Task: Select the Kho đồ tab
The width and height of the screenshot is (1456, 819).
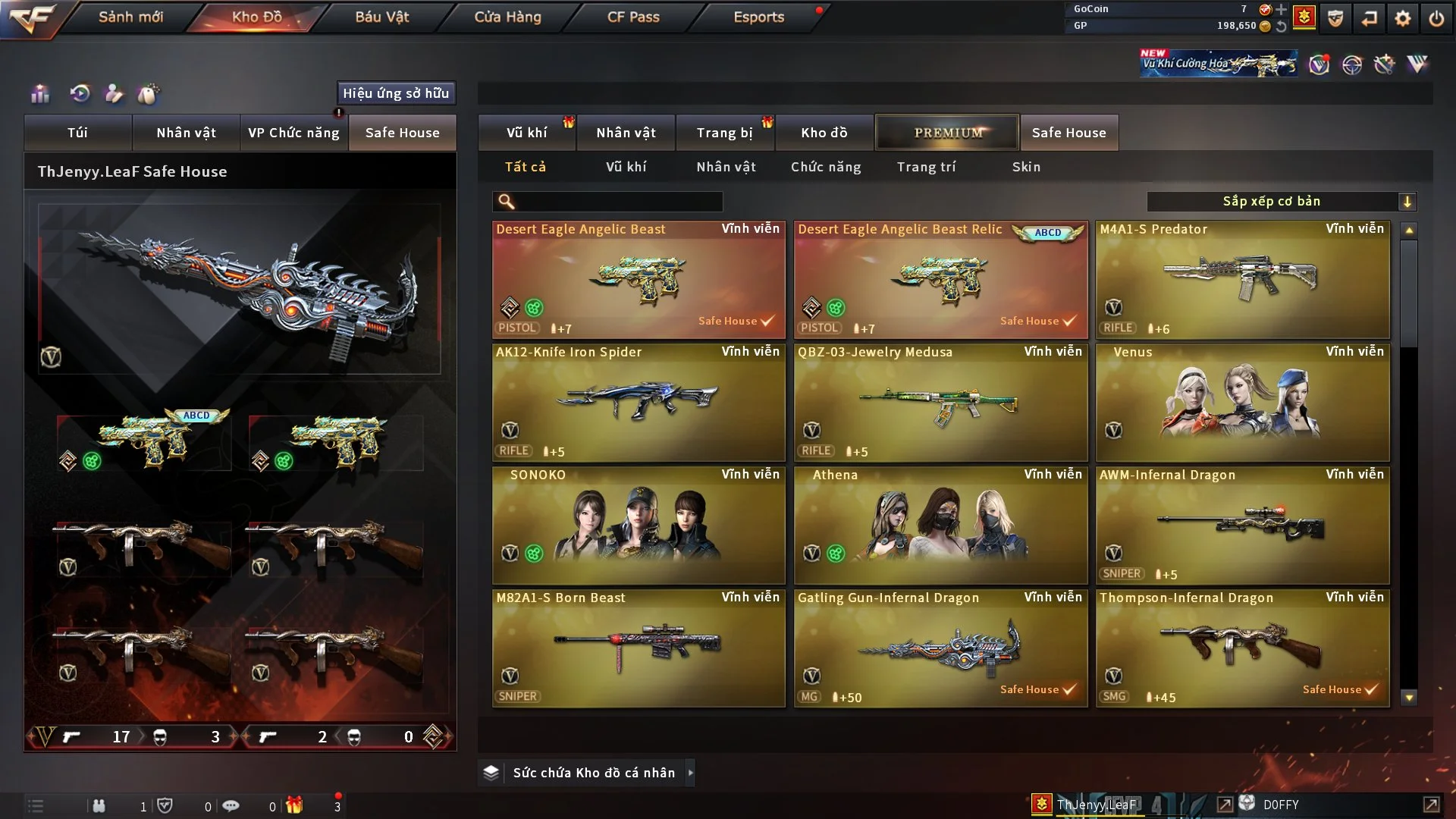Action: pos(824,133)
